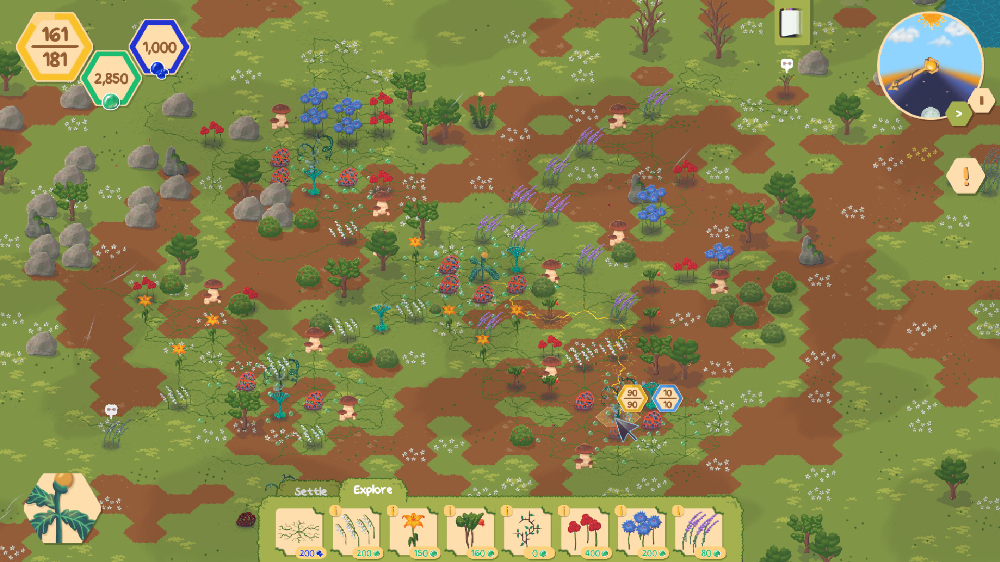Choose the thorny vine card costing 0
This screenshot has height=562, width=1000.
(x=527, y=532)
